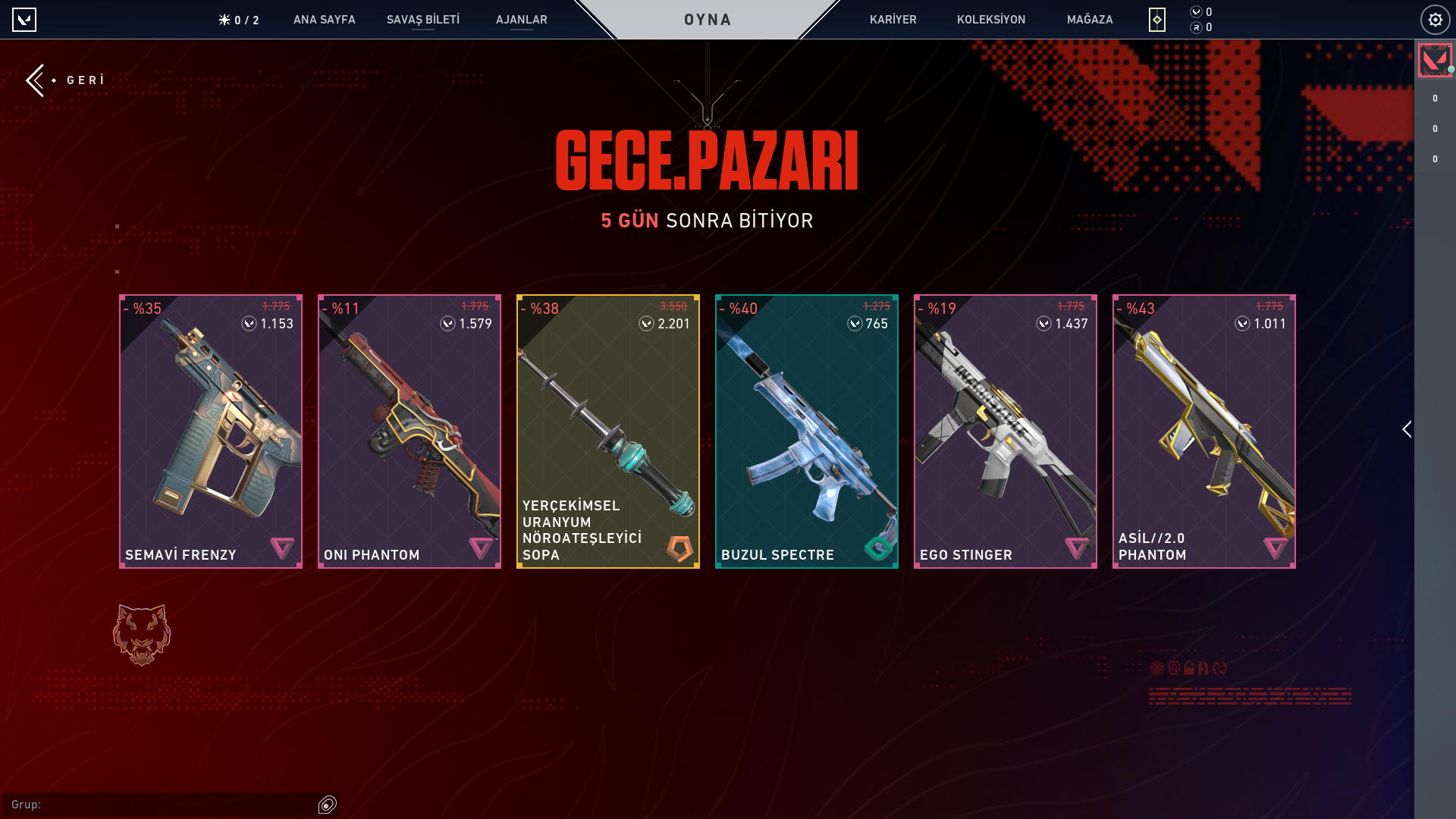1456x819 pixels.
Task: Open the Mağaza store tab
Action: click(x=1089, y=20)
